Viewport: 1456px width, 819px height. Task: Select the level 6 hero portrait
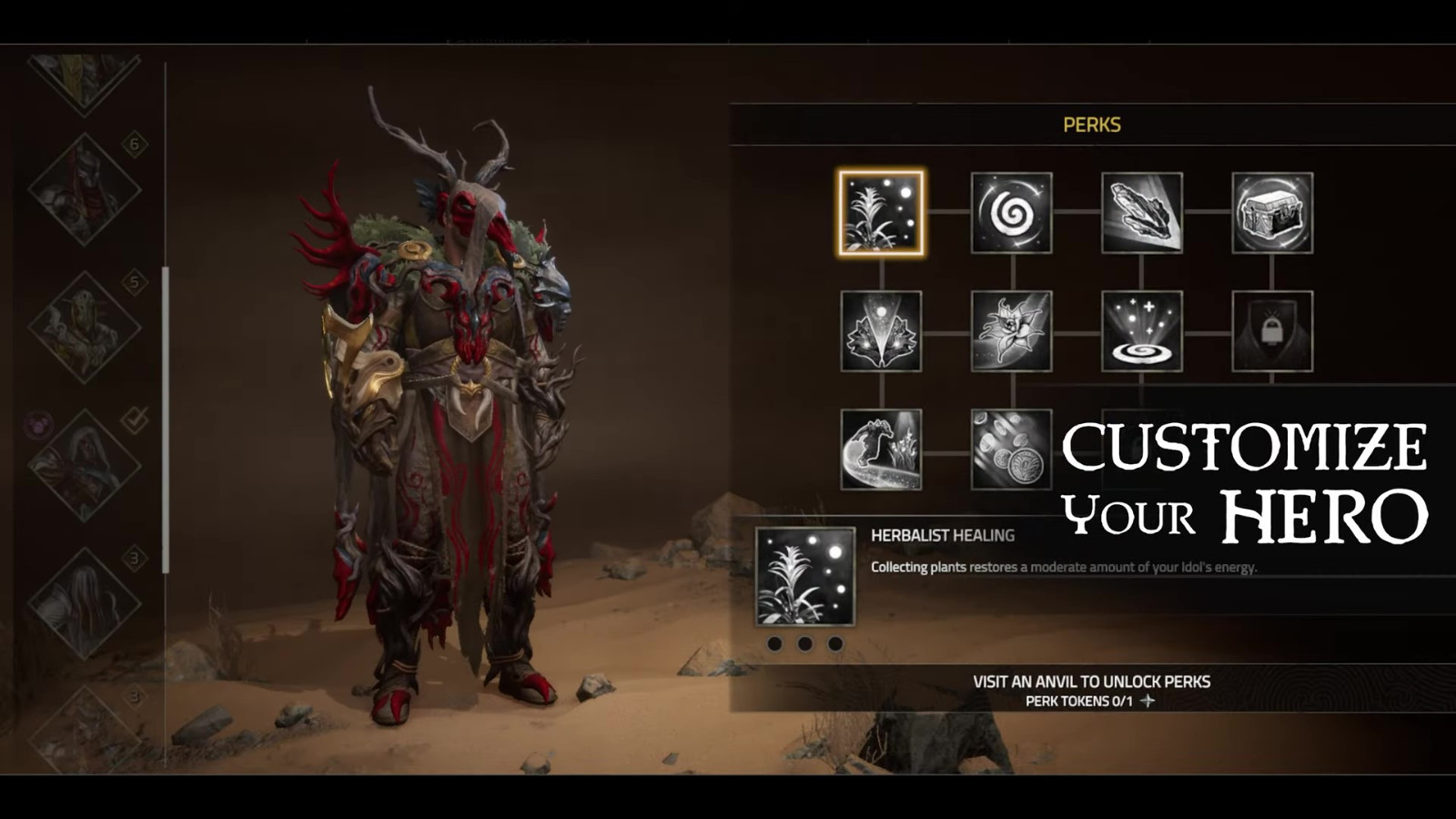(x=85, y=189)
